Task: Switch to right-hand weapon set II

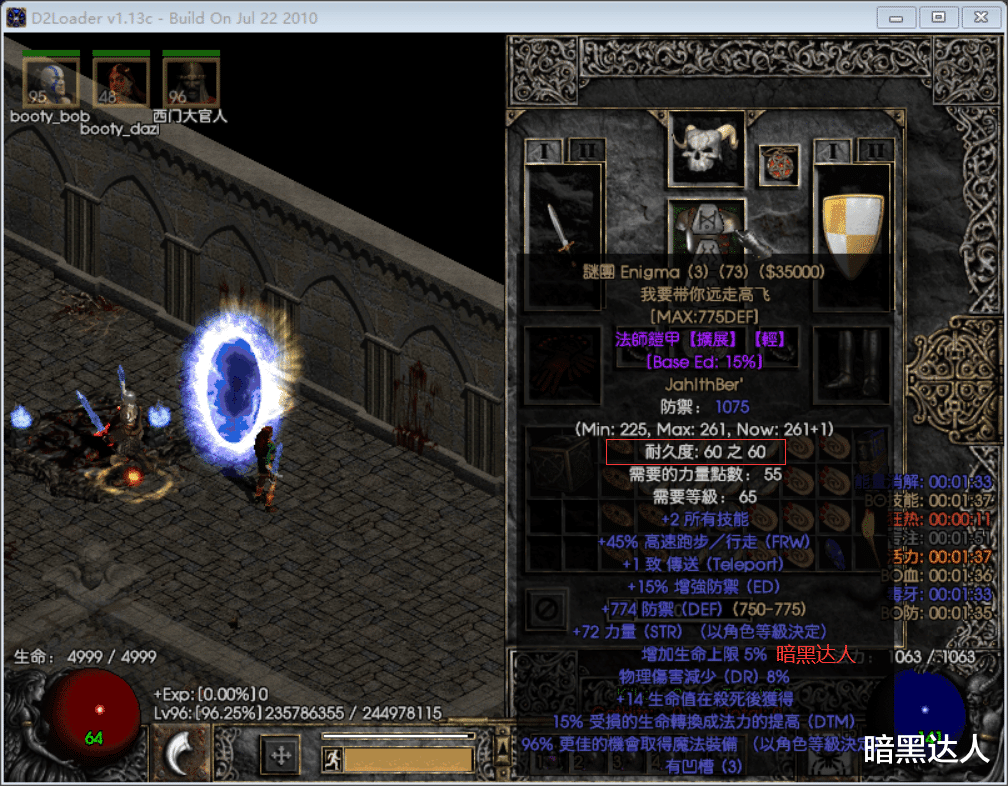Action: point(874,151)
